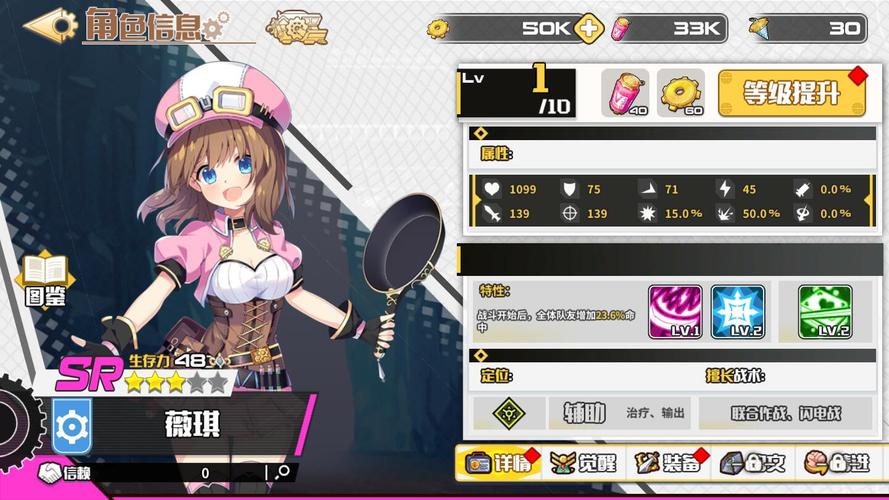Click the blue gear class badge

[x=72, y=424]
